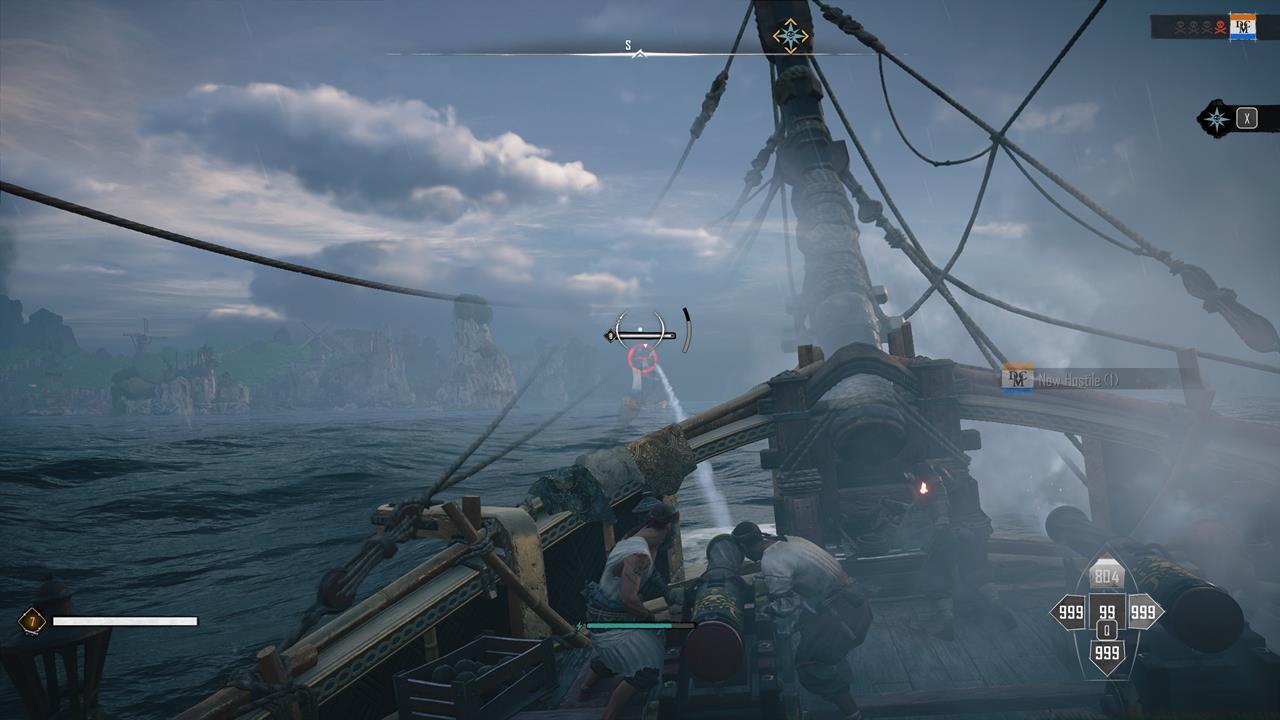Viewport: 1280px width, 720px height.
Task: Select the center slot showing 99
Action: pyautogui.click(x=1107, y=612)
